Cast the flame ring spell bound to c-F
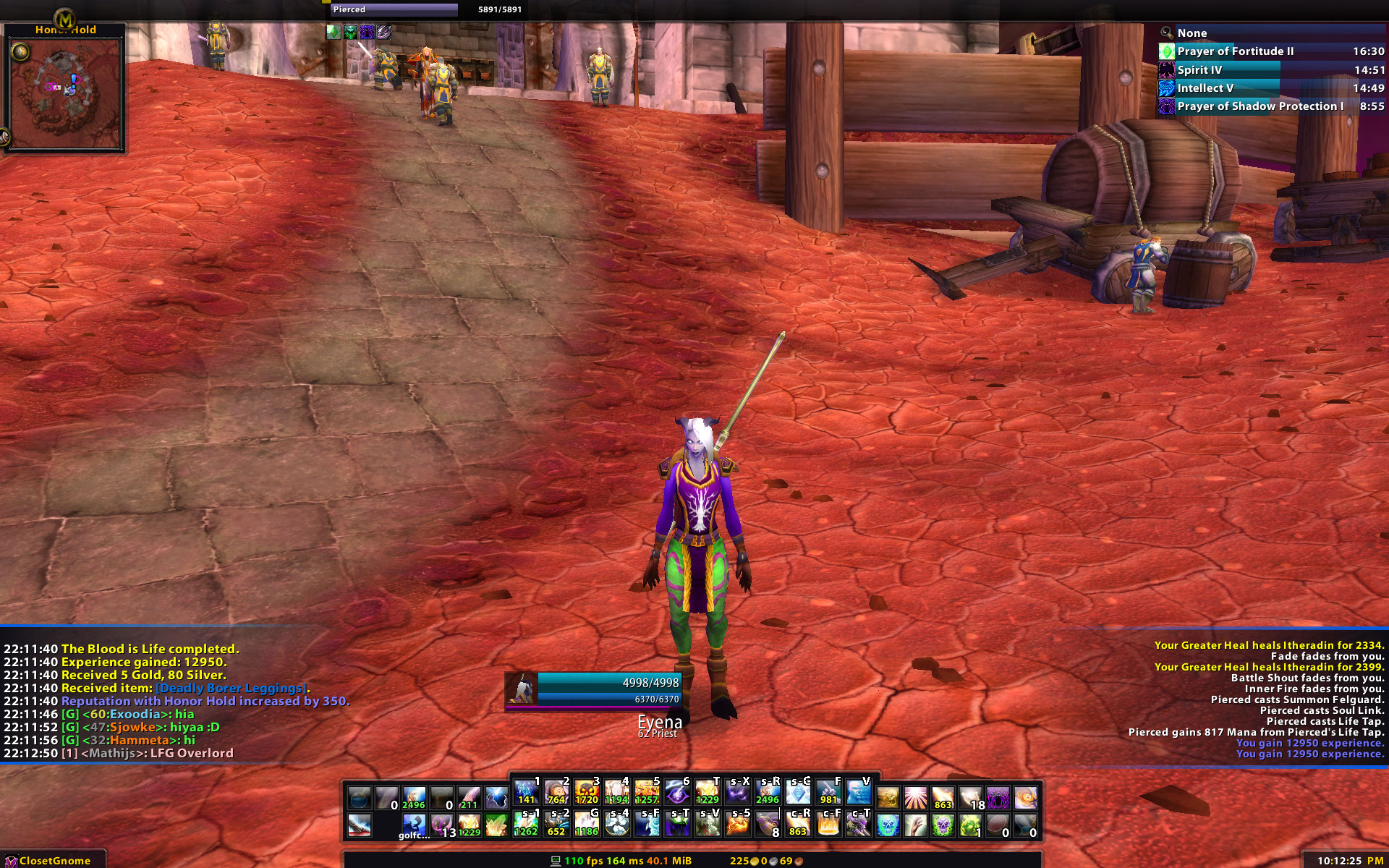This screenshot has height=868, width=1389. [828, 825]
